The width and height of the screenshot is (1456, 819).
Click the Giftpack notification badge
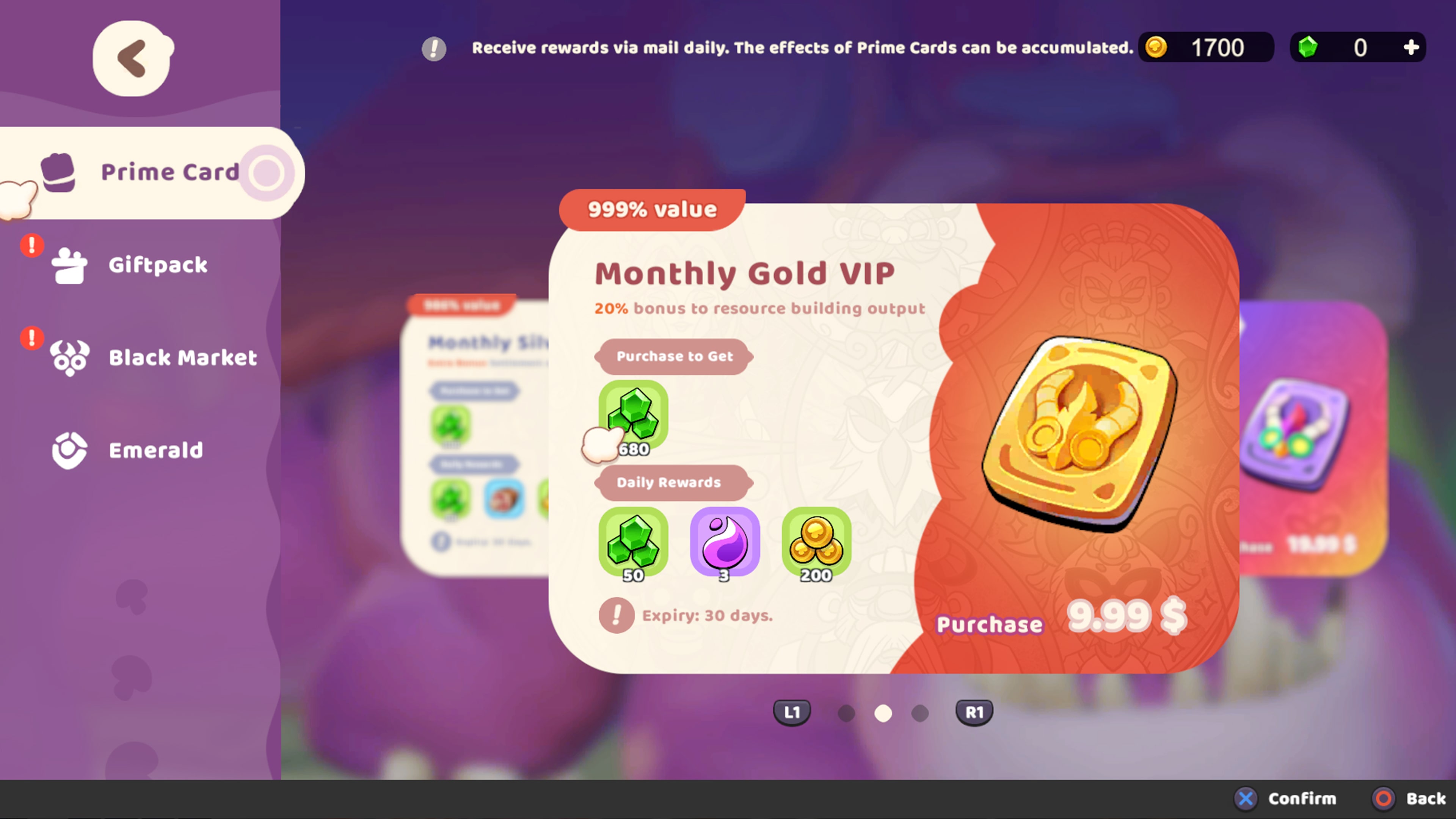pos(31,245)
